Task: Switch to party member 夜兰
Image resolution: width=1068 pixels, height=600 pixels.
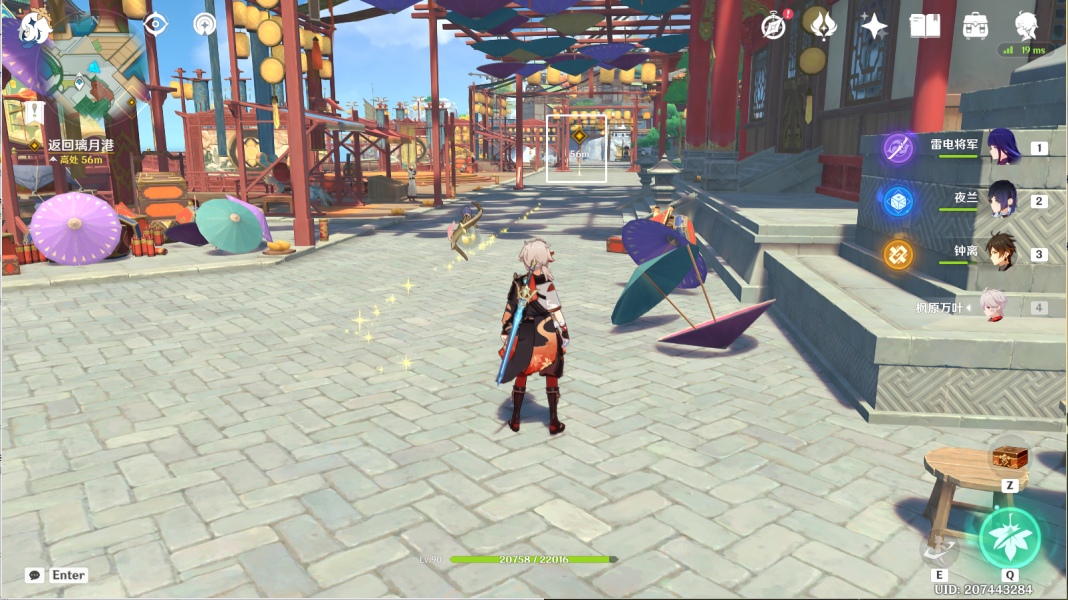Action: [x=1003, y=200]
